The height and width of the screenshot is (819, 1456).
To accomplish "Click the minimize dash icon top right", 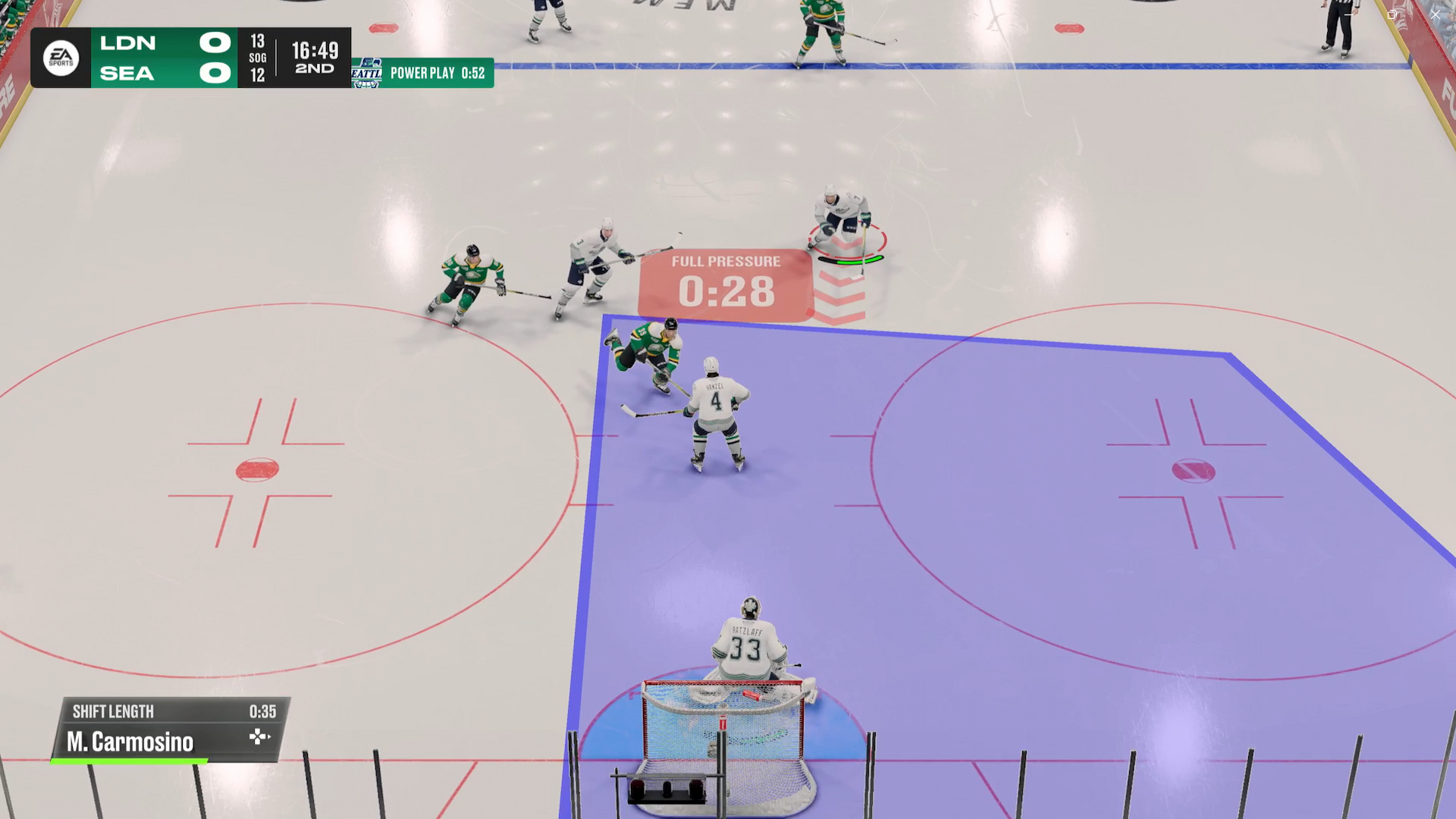I will [1350, 14].
